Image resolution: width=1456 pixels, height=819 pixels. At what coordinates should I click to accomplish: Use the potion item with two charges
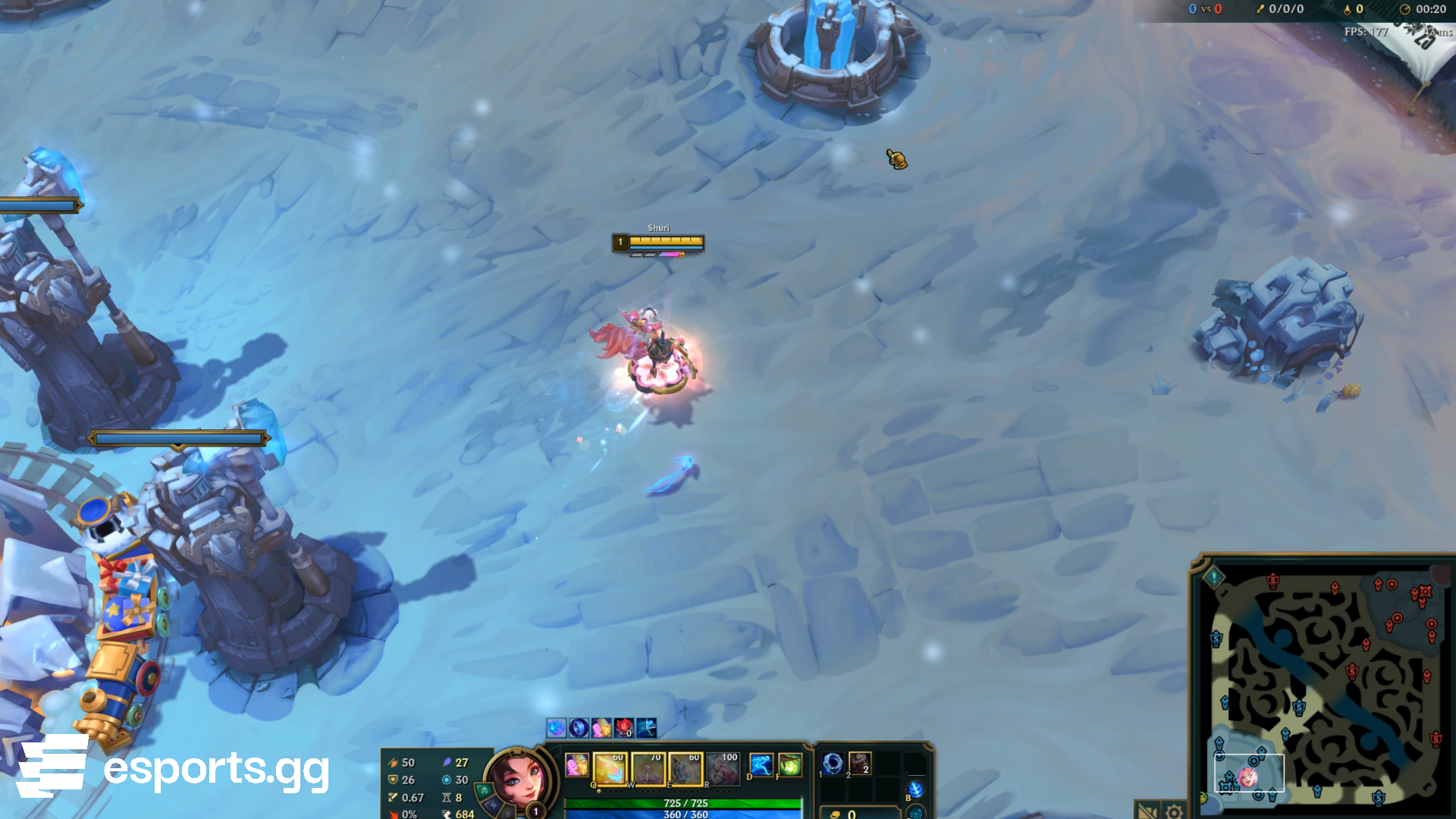pyautogui.click(x=860, y=763)
